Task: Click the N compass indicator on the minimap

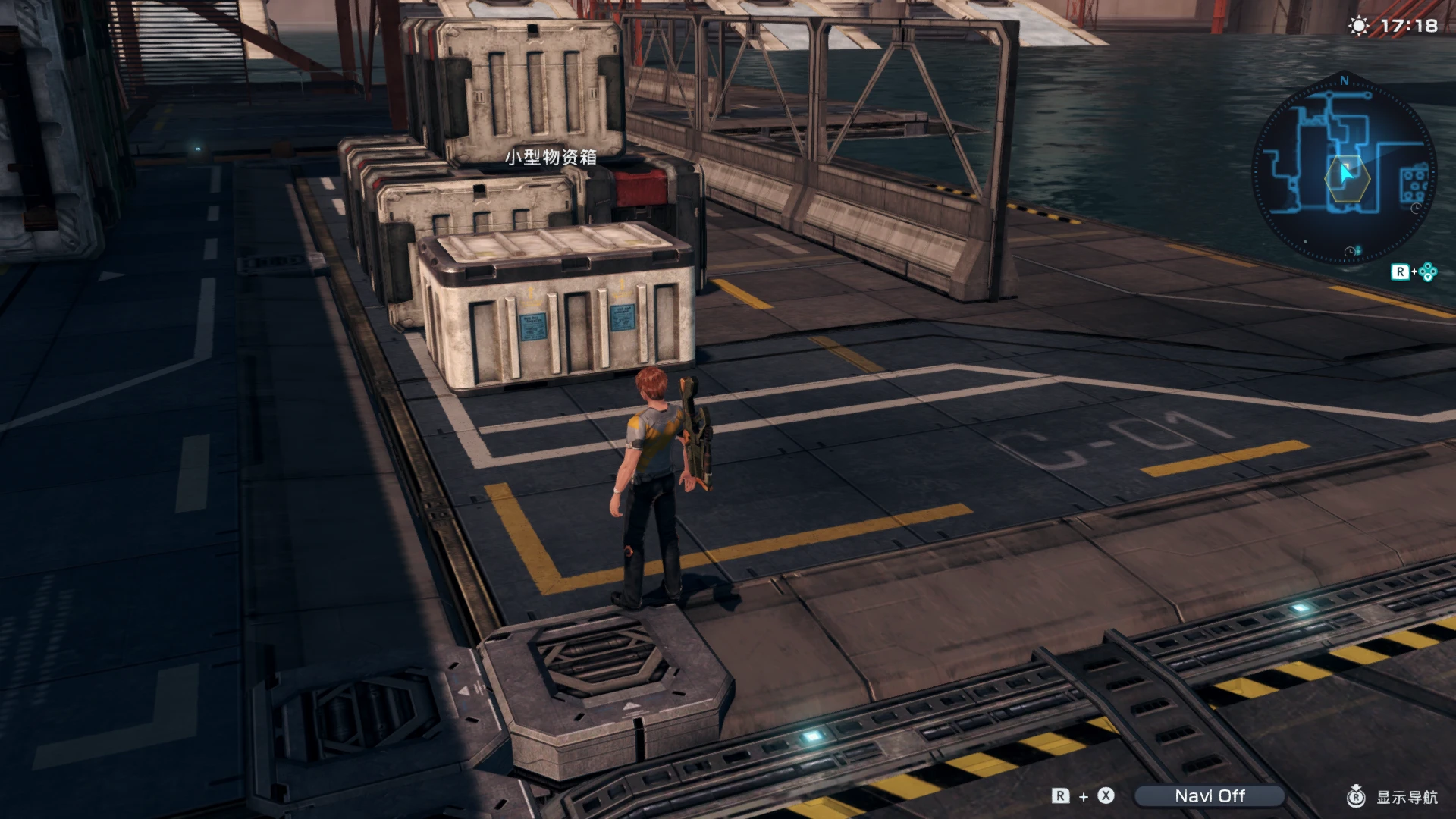Action: (1344, 80)
